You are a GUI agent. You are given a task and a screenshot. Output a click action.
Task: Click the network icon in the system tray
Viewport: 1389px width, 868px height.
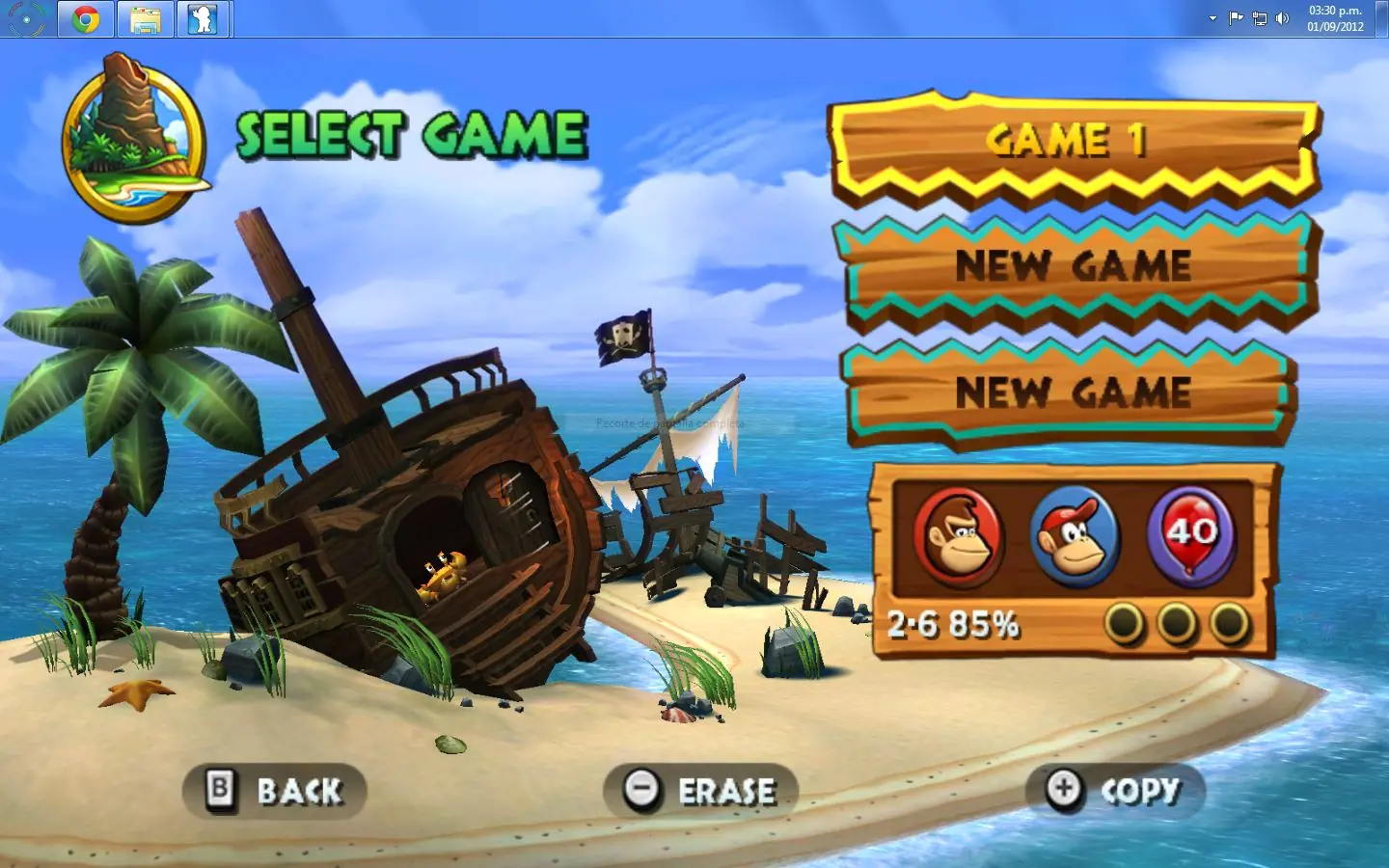[x=1259, y=17]
